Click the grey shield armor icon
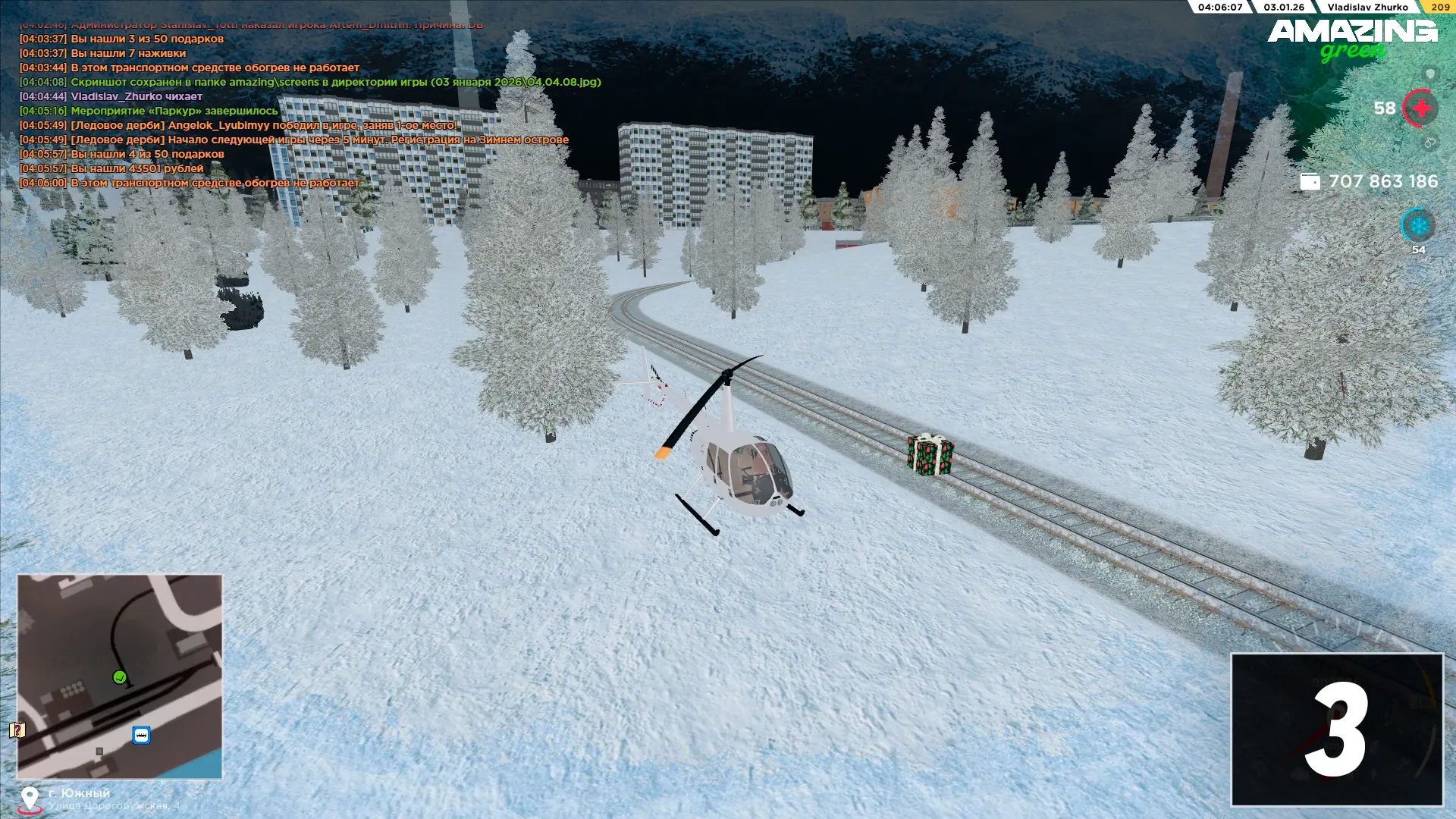Viewport: 1456px width, 819px height. click(x=1430, y=74)
